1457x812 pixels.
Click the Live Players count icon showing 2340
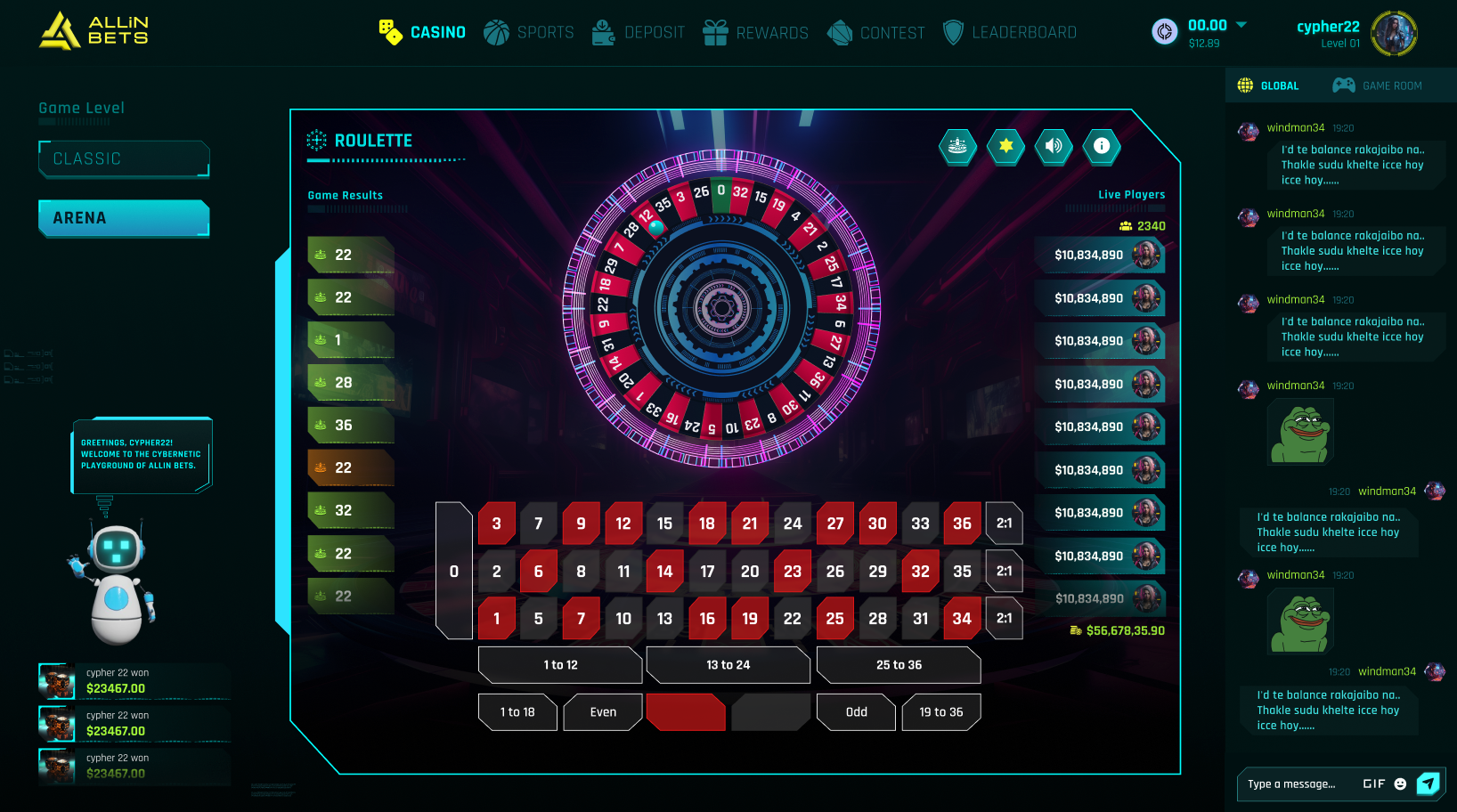pos(1124,226)
